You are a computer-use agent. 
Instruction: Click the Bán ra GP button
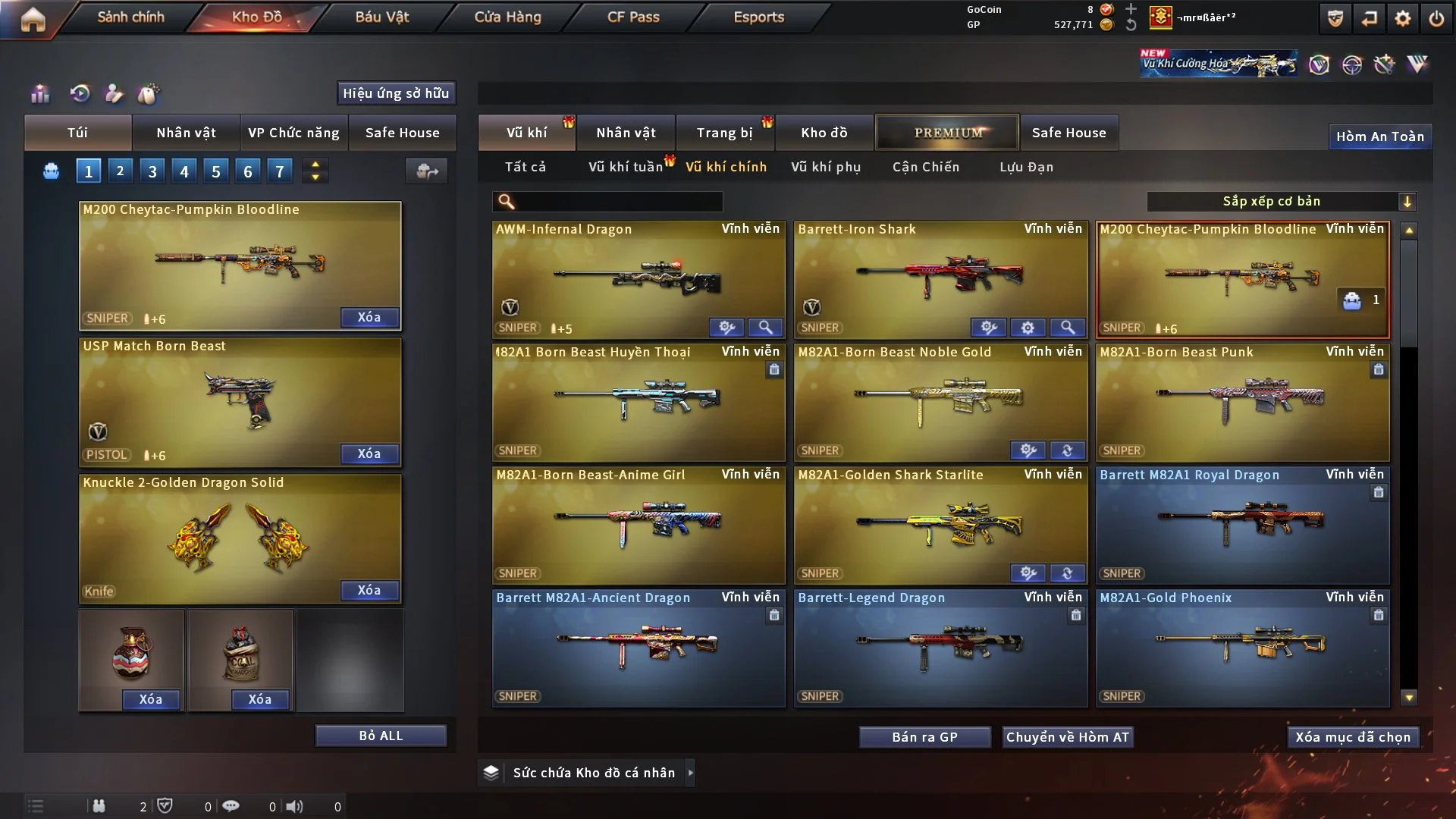tap(924, 737)
